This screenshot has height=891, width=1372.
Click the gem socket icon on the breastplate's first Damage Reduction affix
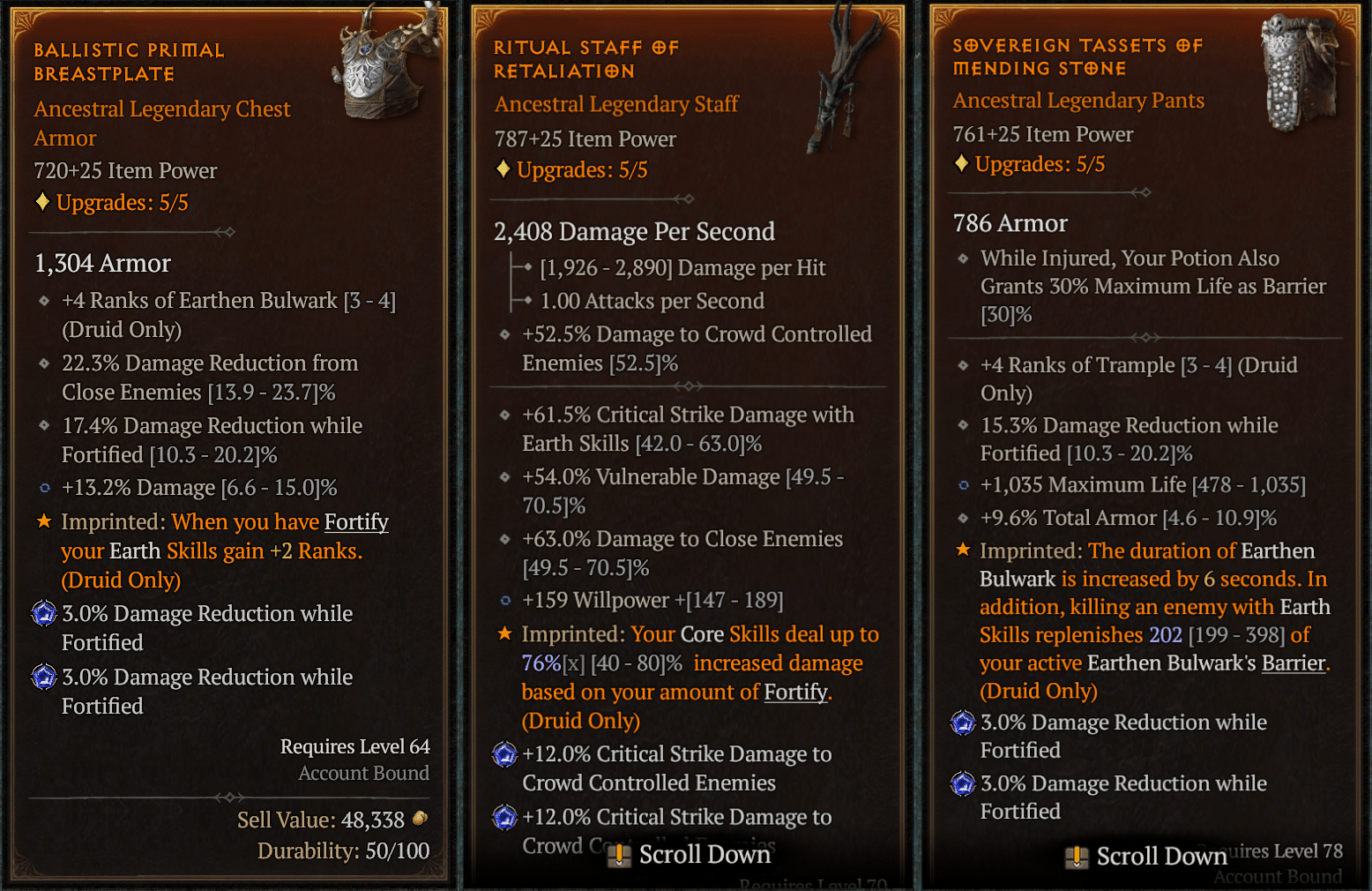click(x=43, y=614)
